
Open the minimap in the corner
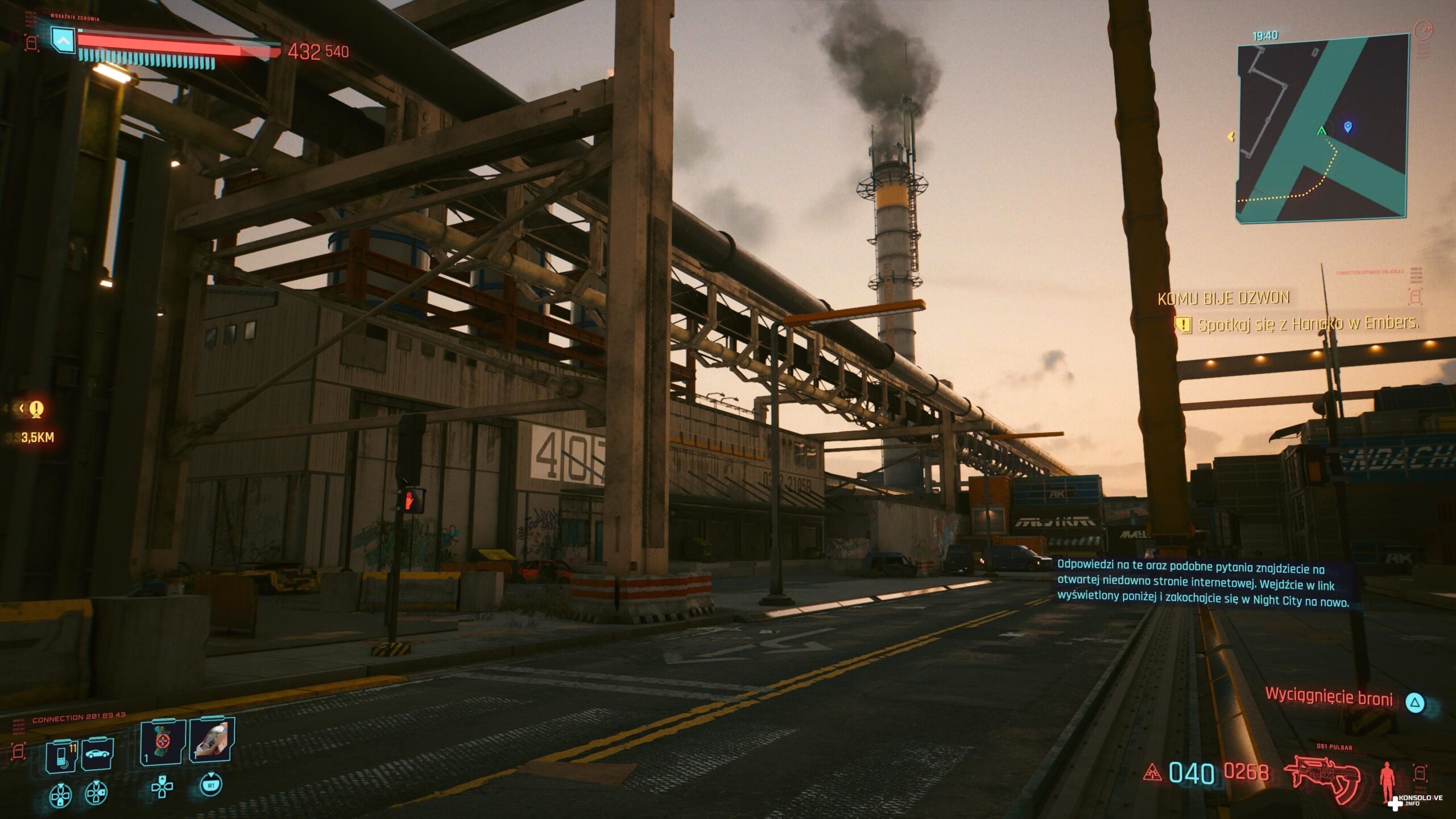(1322, 127)
